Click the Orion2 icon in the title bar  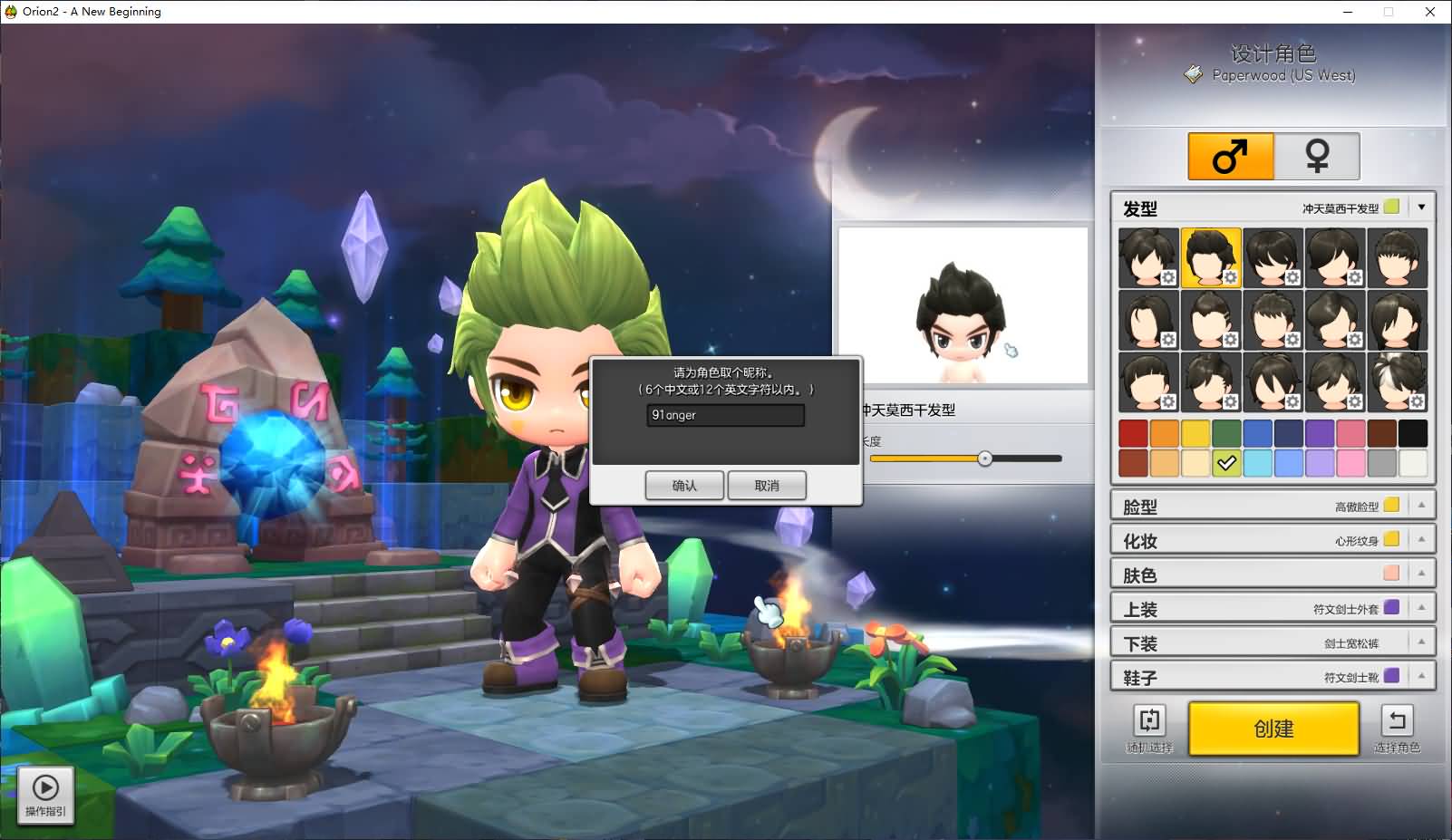pos(9,11)
